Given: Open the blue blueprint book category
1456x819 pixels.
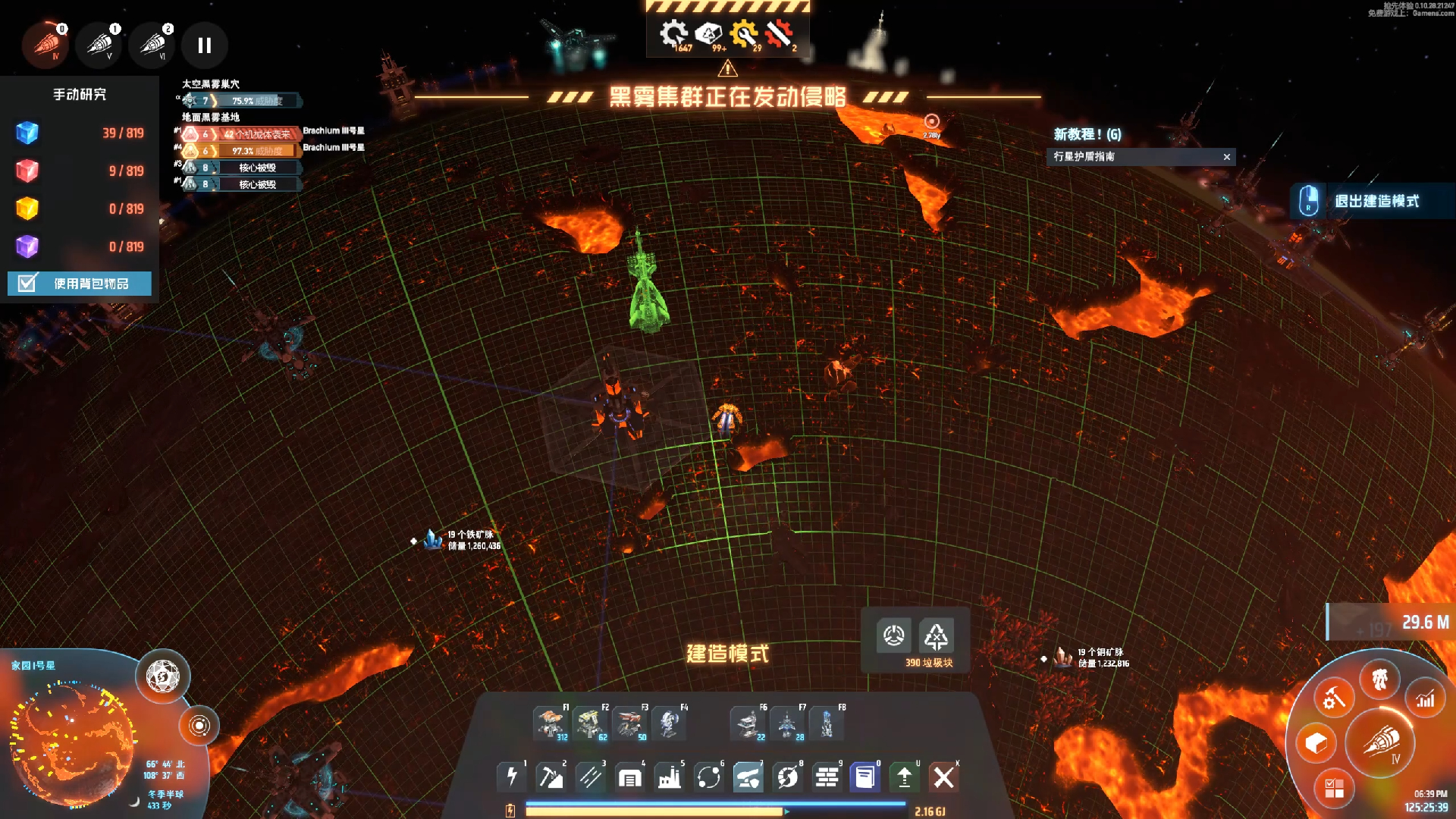Looking at the screenshot, I should point(865,777).
